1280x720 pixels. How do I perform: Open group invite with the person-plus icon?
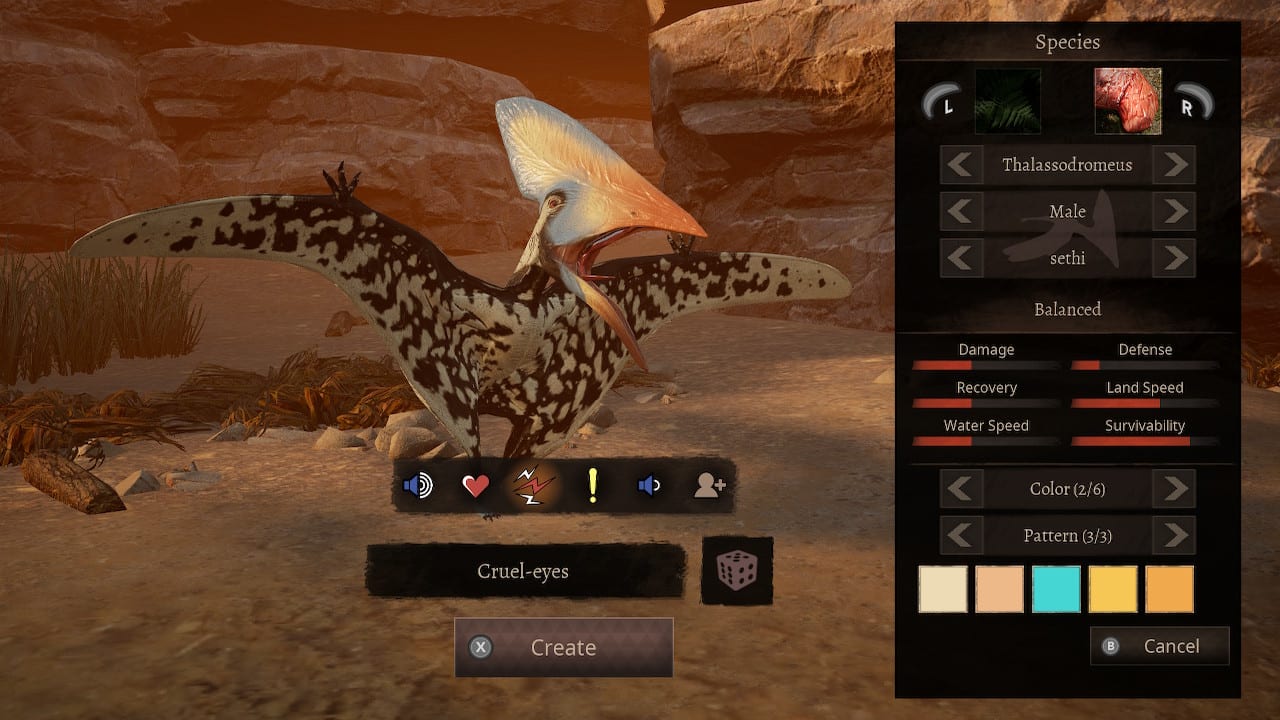point(708,486)
